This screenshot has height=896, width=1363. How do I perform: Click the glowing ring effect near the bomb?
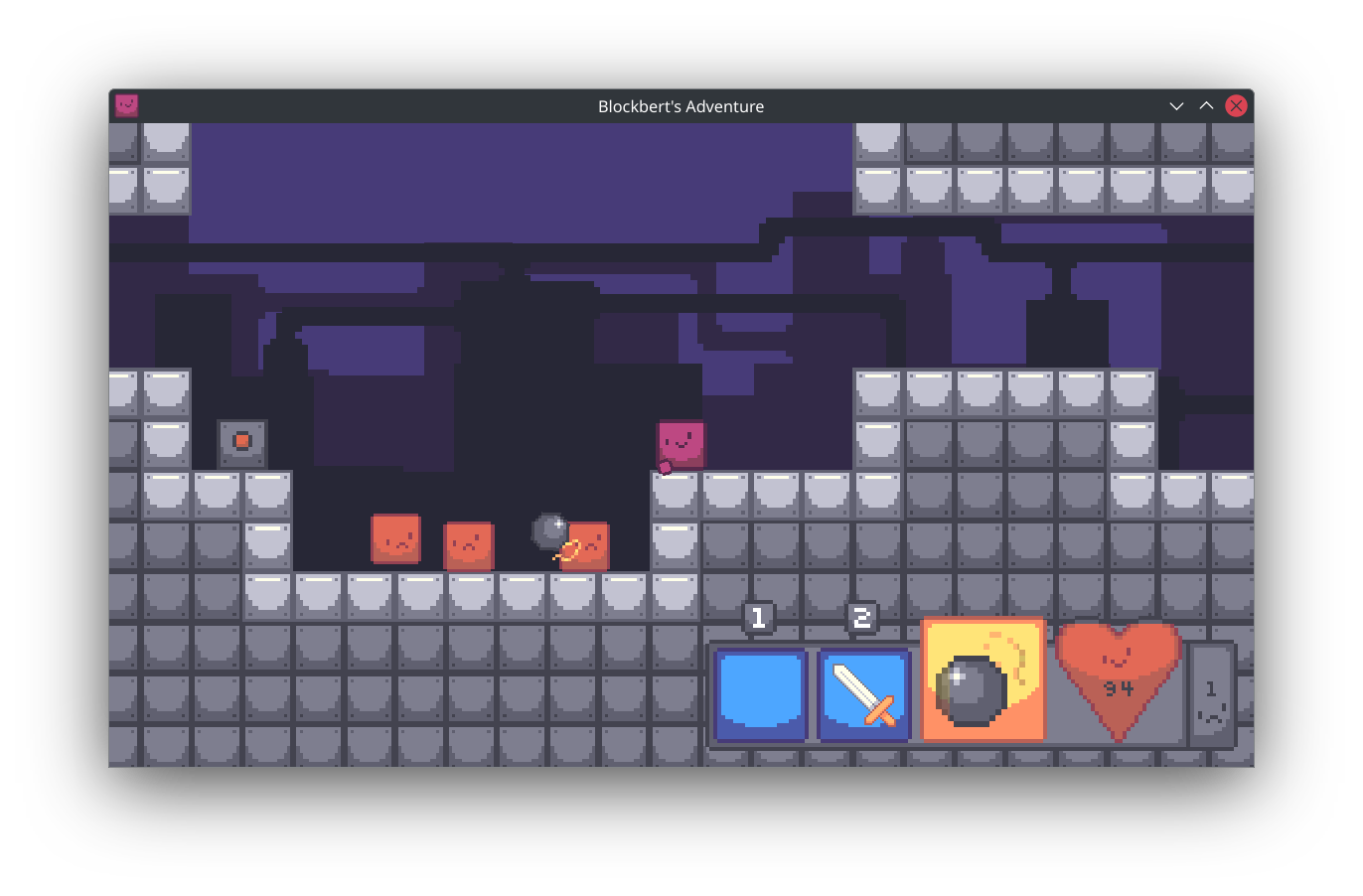tap(568, 547)
